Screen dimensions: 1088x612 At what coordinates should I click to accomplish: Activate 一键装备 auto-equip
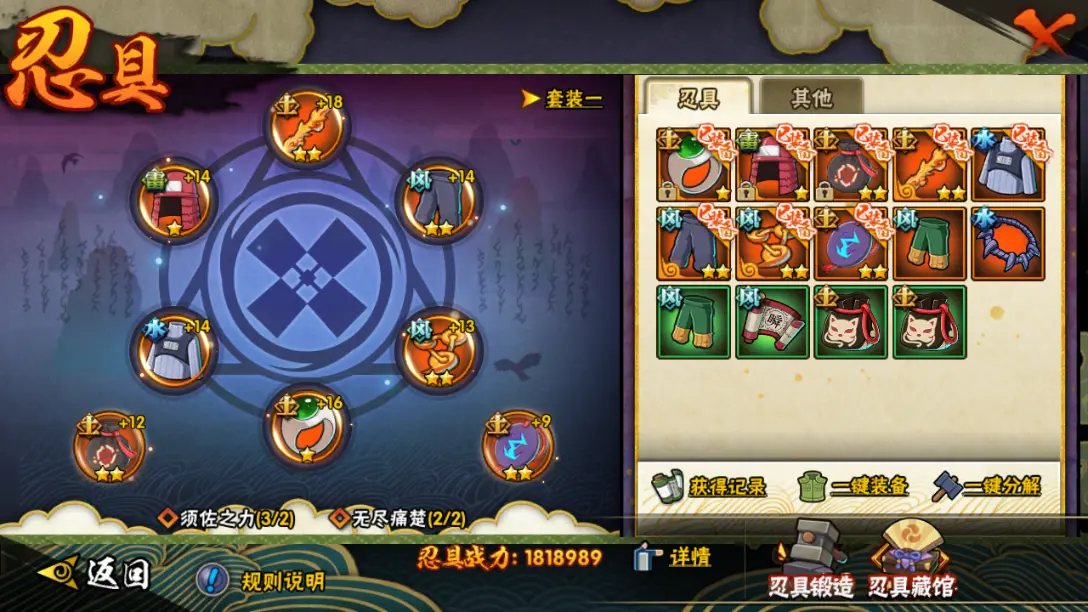click(x=853, y=487)
